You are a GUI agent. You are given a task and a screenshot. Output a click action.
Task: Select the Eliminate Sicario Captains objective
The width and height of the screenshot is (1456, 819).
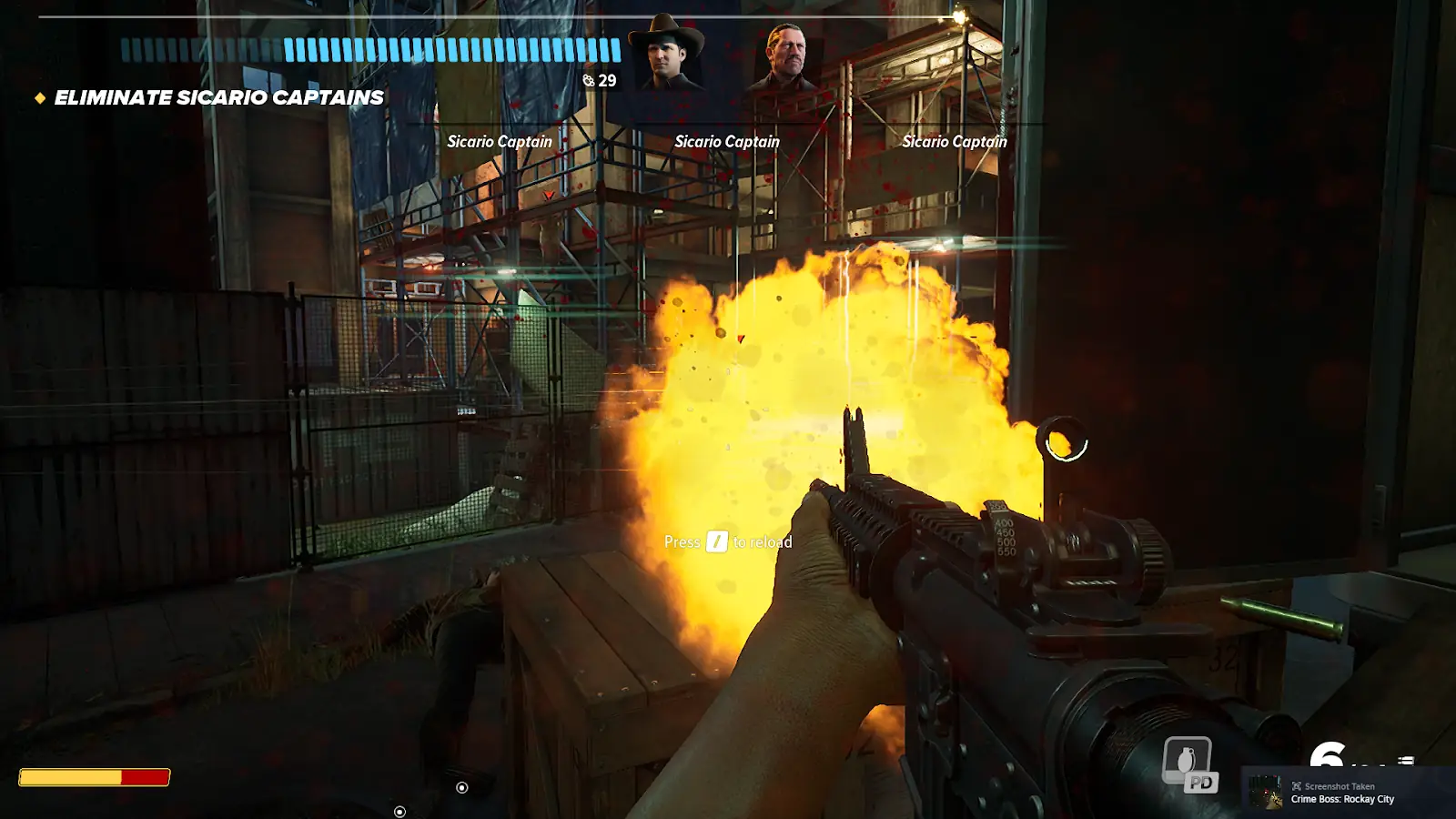(218, 97)
